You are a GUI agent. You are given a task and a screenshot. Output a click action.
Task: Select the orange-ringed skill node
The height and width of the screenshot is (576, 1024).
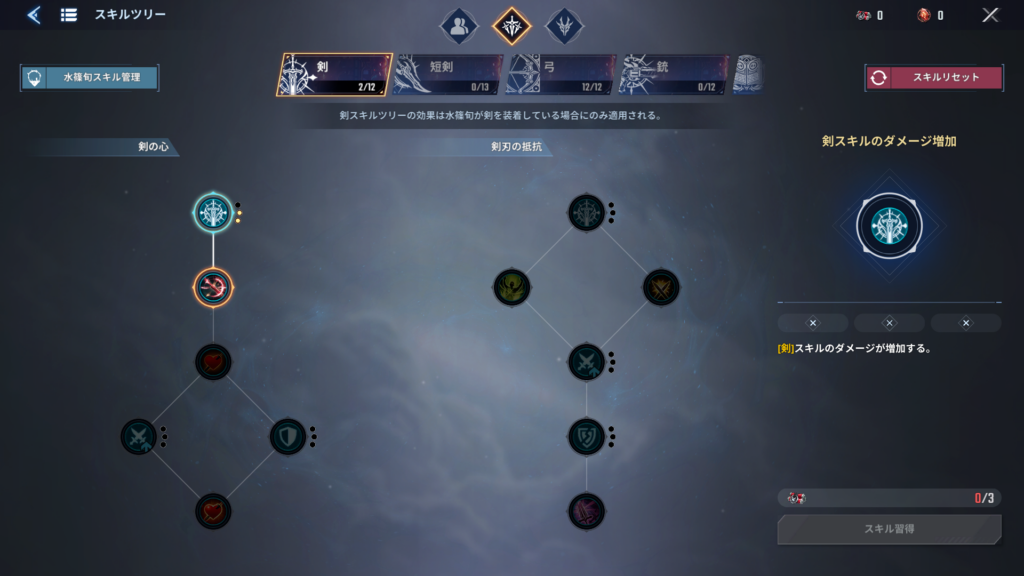point(213,288)
